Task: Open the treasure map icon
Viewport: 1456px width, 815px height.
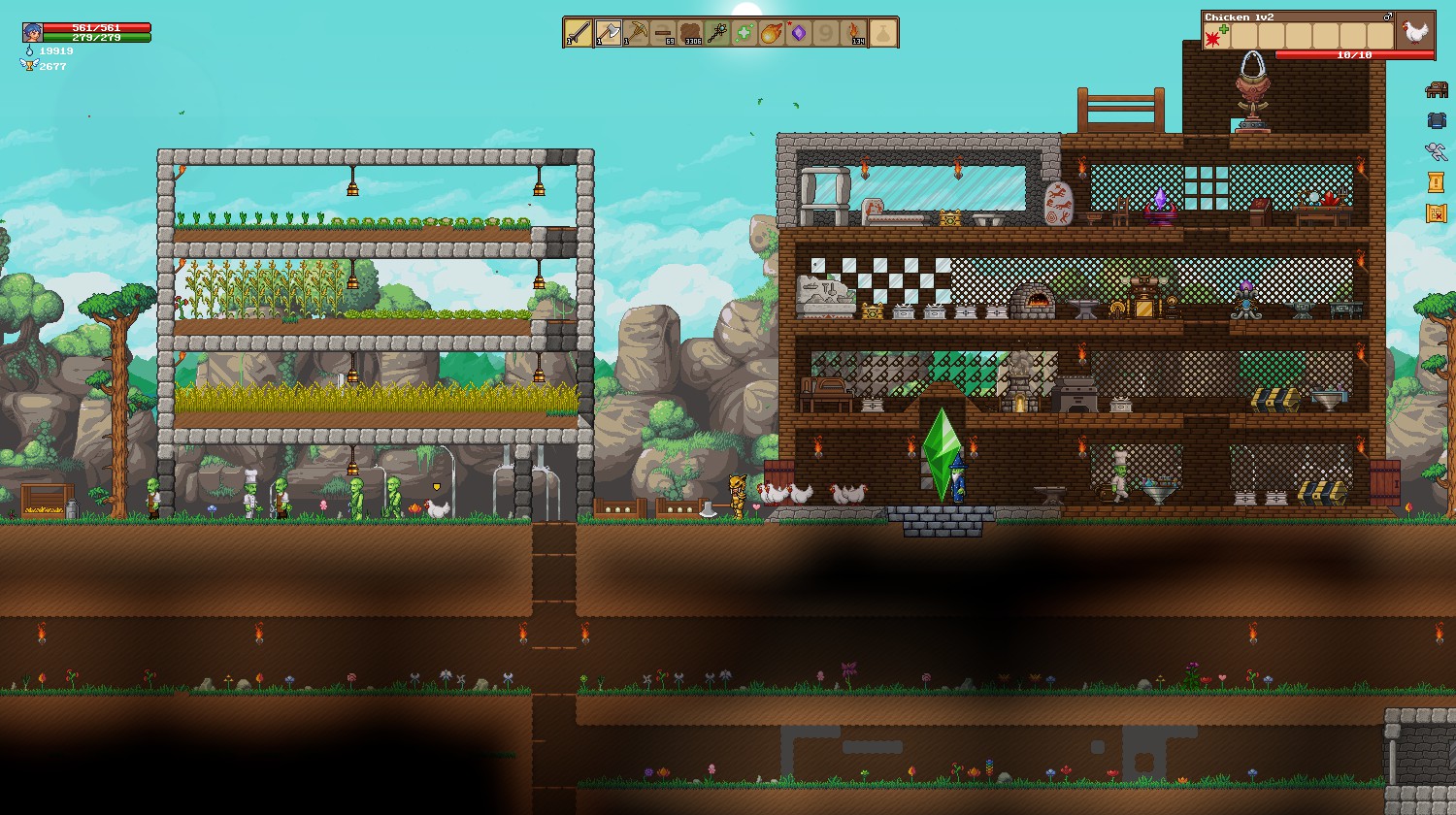Action: coord(1436,212)
